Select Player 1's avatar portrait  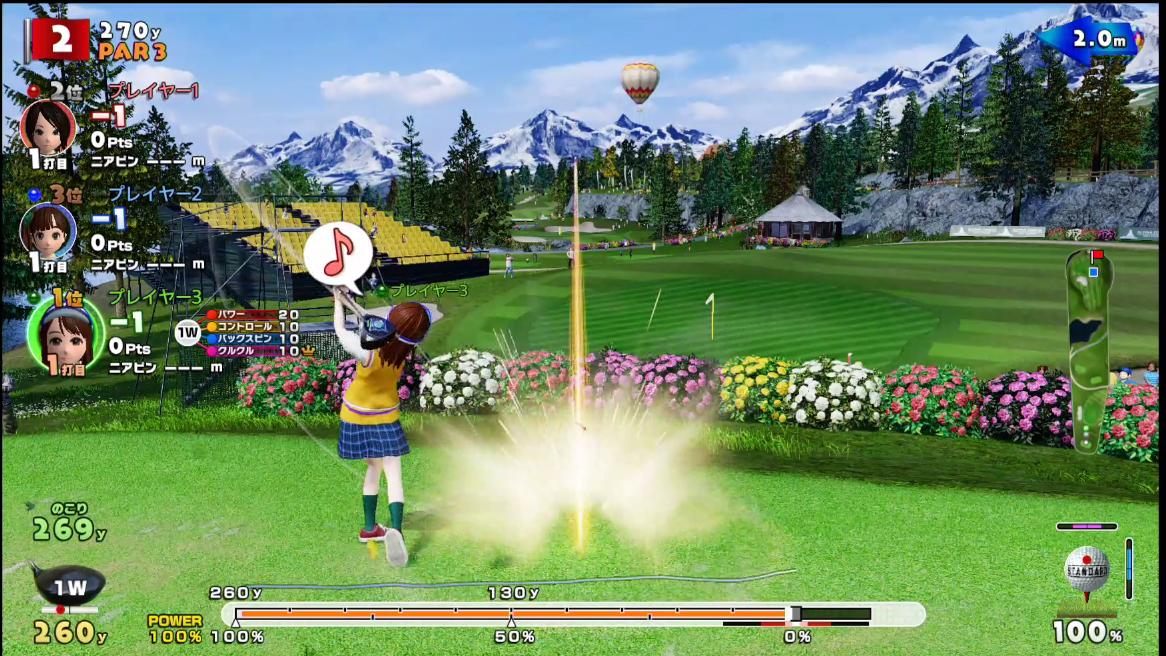point(48,127)
